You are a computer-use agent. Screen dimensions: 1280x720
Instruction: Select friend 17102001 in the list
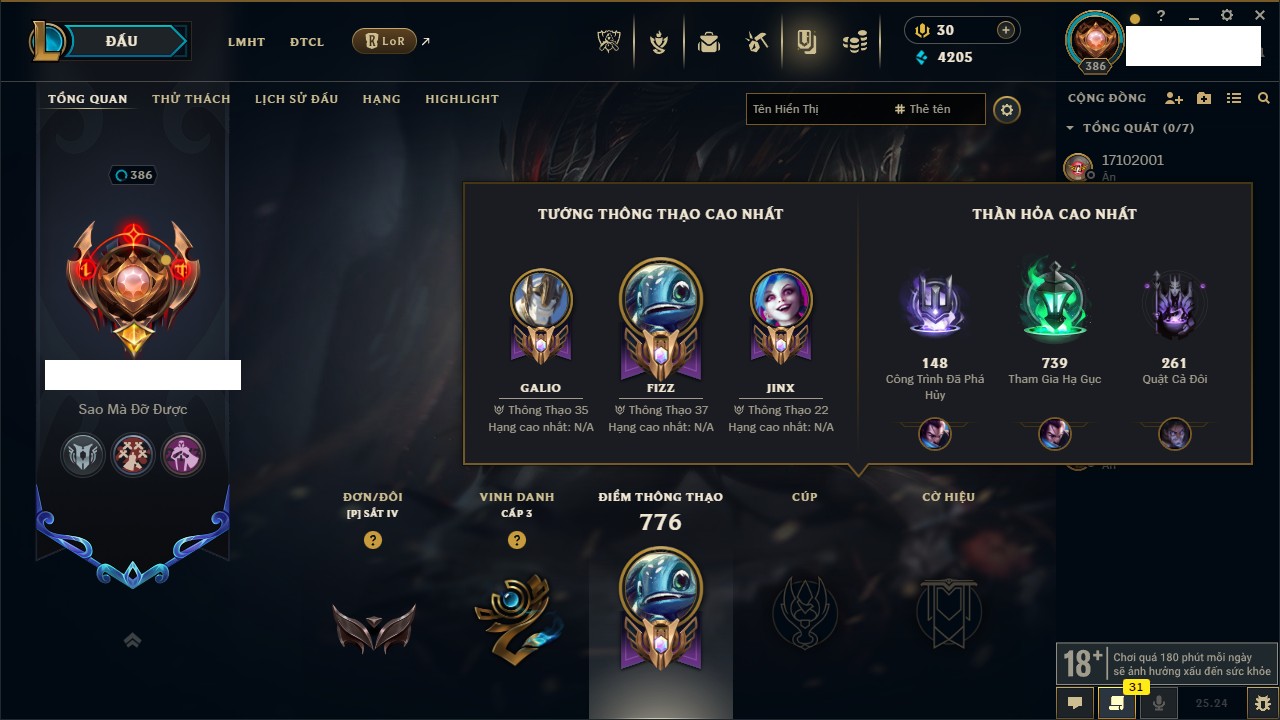(1132, 160)
